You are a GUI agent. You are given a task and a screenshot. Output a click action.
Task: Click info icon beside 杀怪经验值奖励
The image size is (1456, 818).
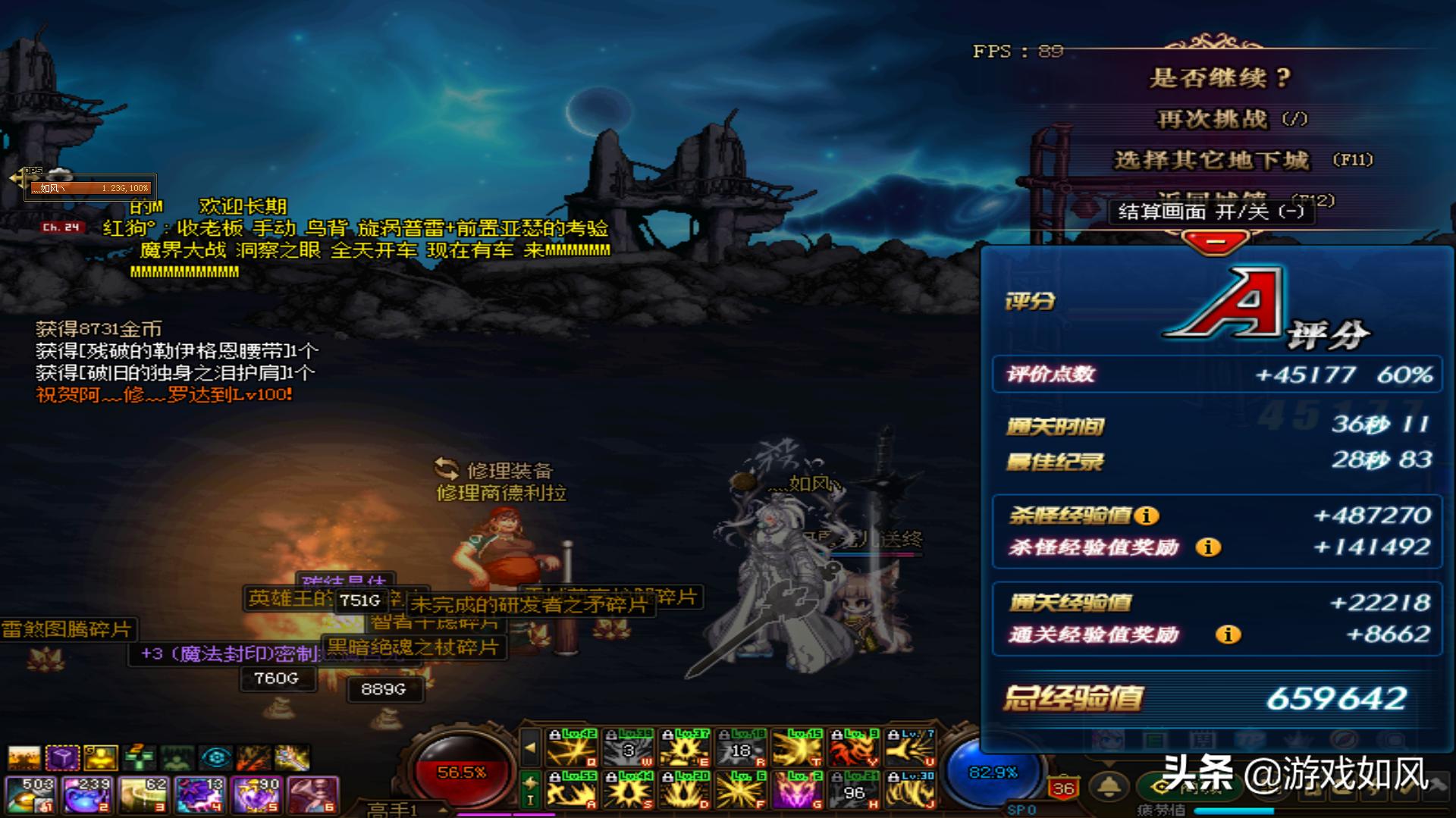click(x=1208, y=547)
